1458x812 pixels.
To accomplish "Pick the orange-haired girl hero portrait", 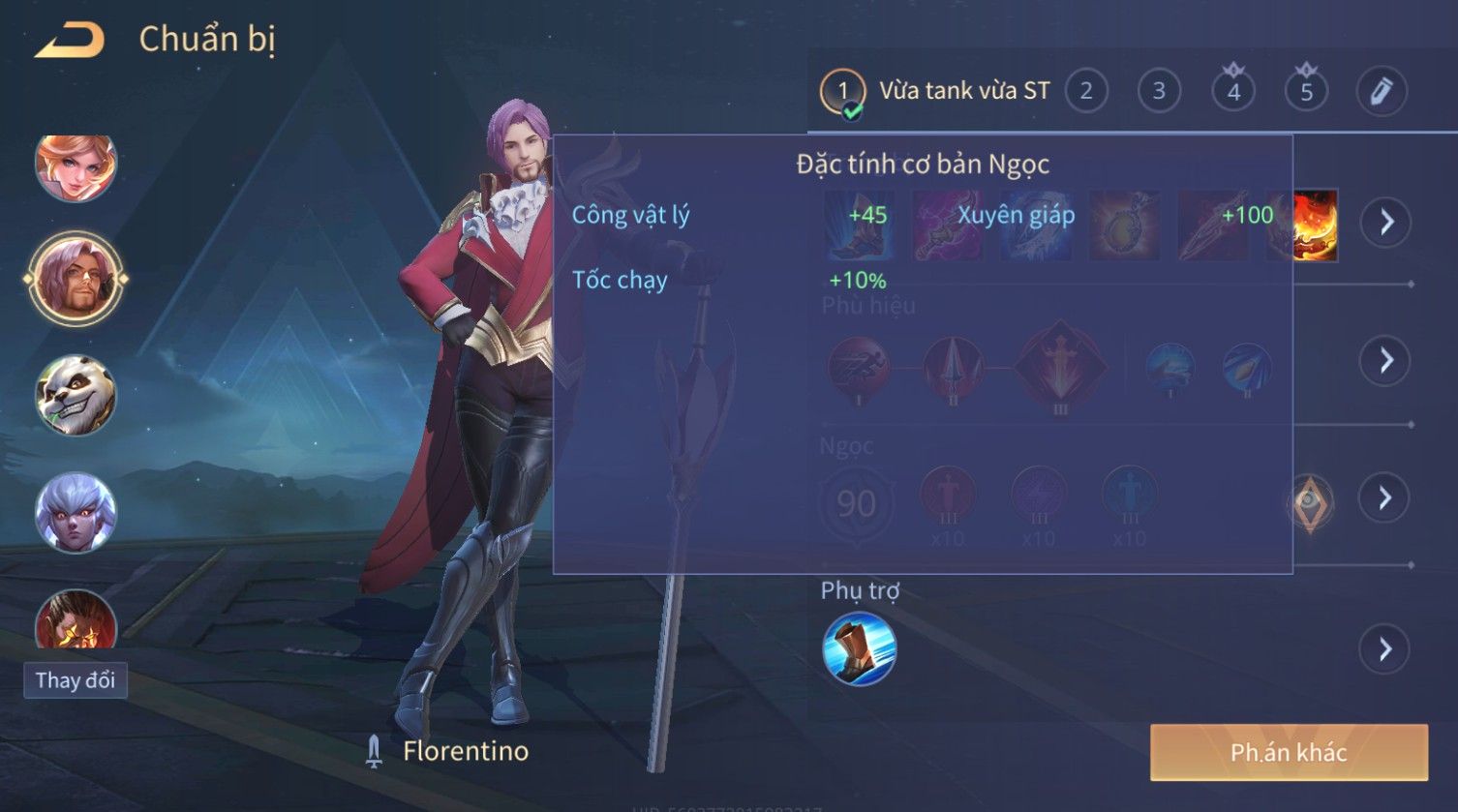I will coord(76,166).
